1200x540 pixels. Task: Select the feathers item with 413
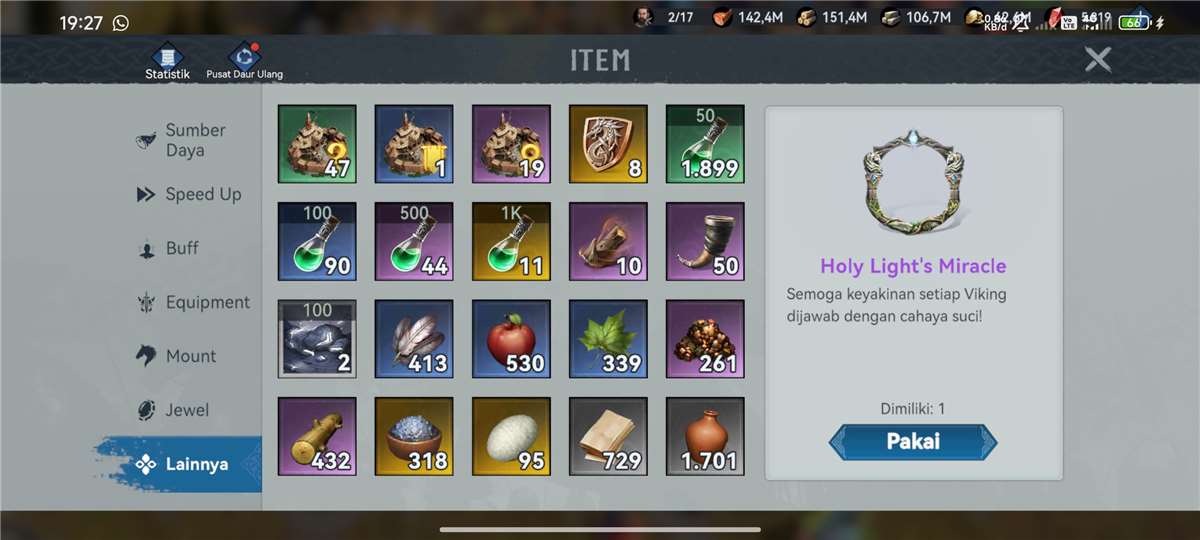click(x=414, y=339)
